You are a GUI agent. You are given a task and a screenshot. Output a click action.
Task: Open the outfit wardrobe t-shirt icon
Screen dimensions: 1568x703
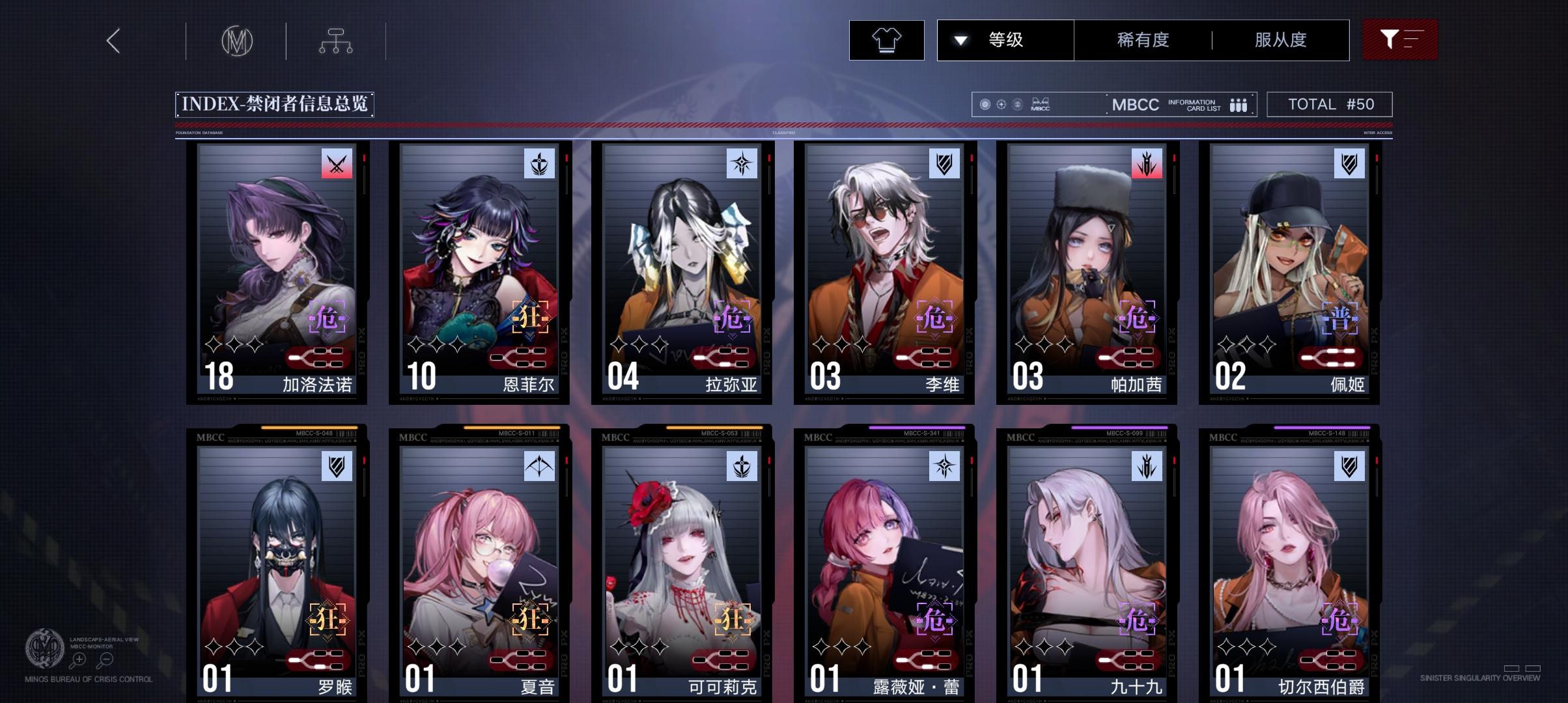pos(886,39)
